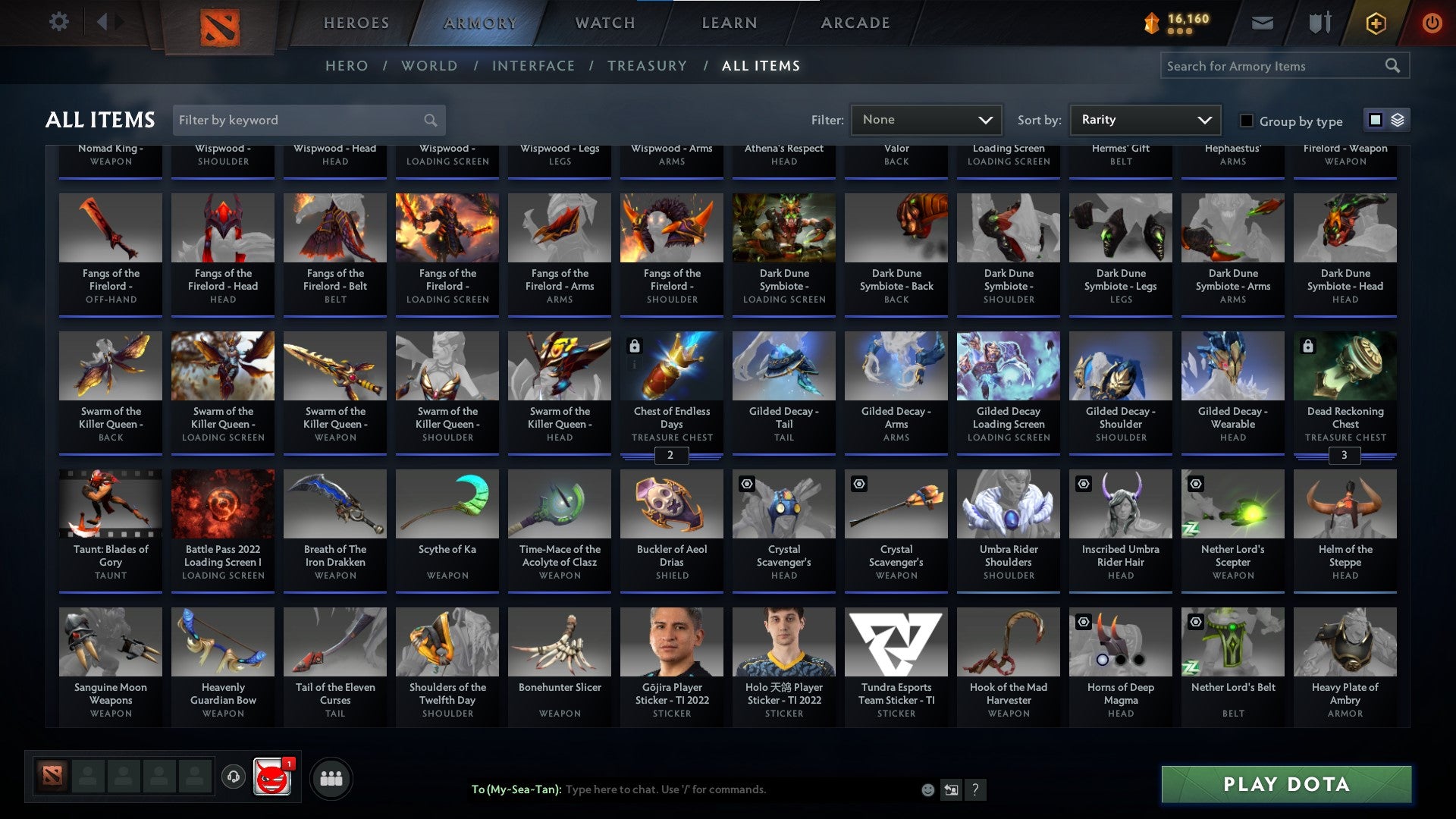Screen dimensions: 1456x819
Task: Open the Chest of Endless Days thumbnail
Action: tap(671, 365)
